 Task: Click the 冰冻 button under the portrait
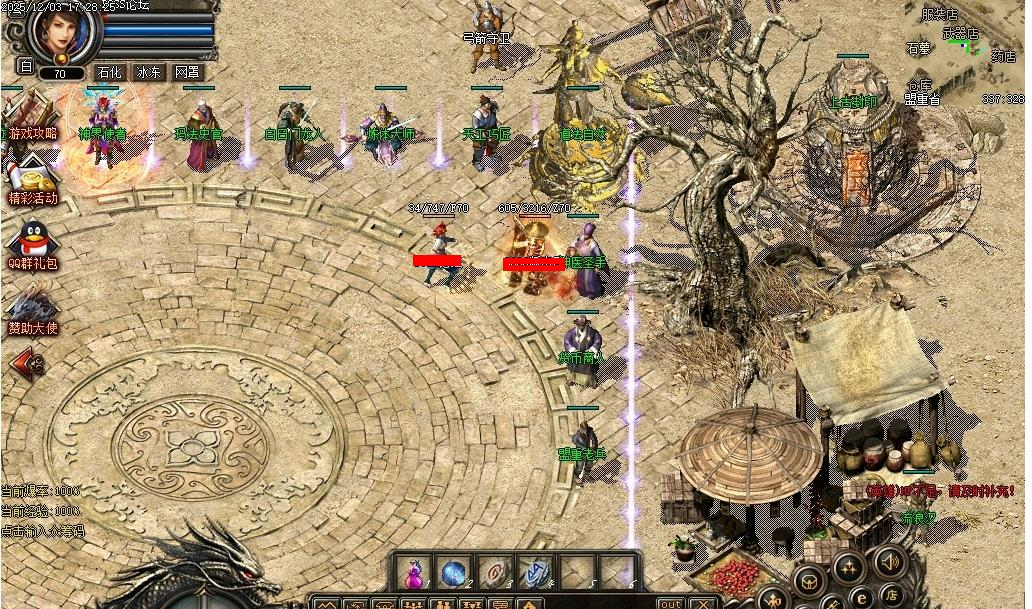(x=148, y=72)
